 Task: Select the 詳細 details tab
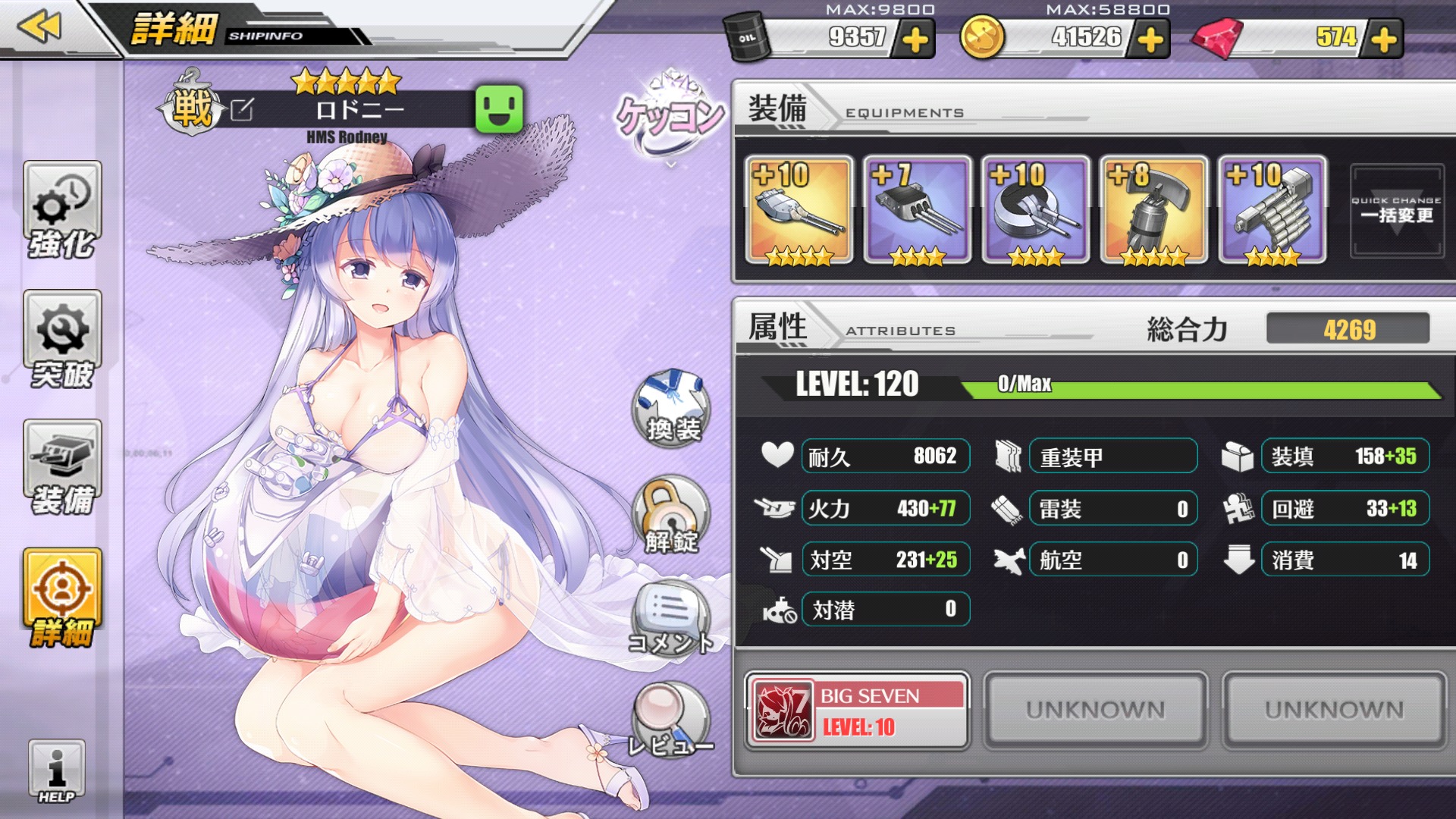coord(62,598)
